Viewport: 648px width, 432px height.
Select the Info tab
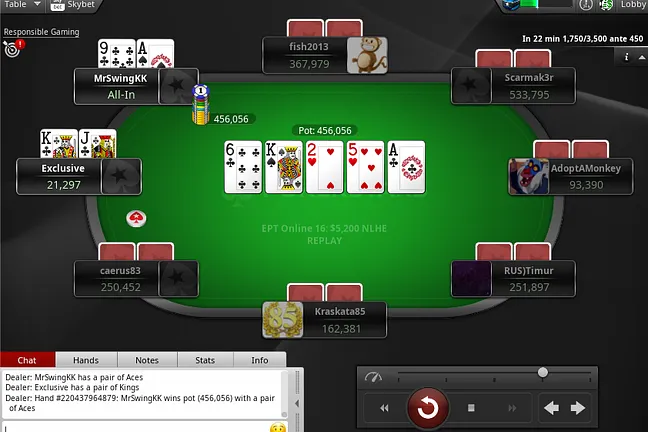coord(259,360)
